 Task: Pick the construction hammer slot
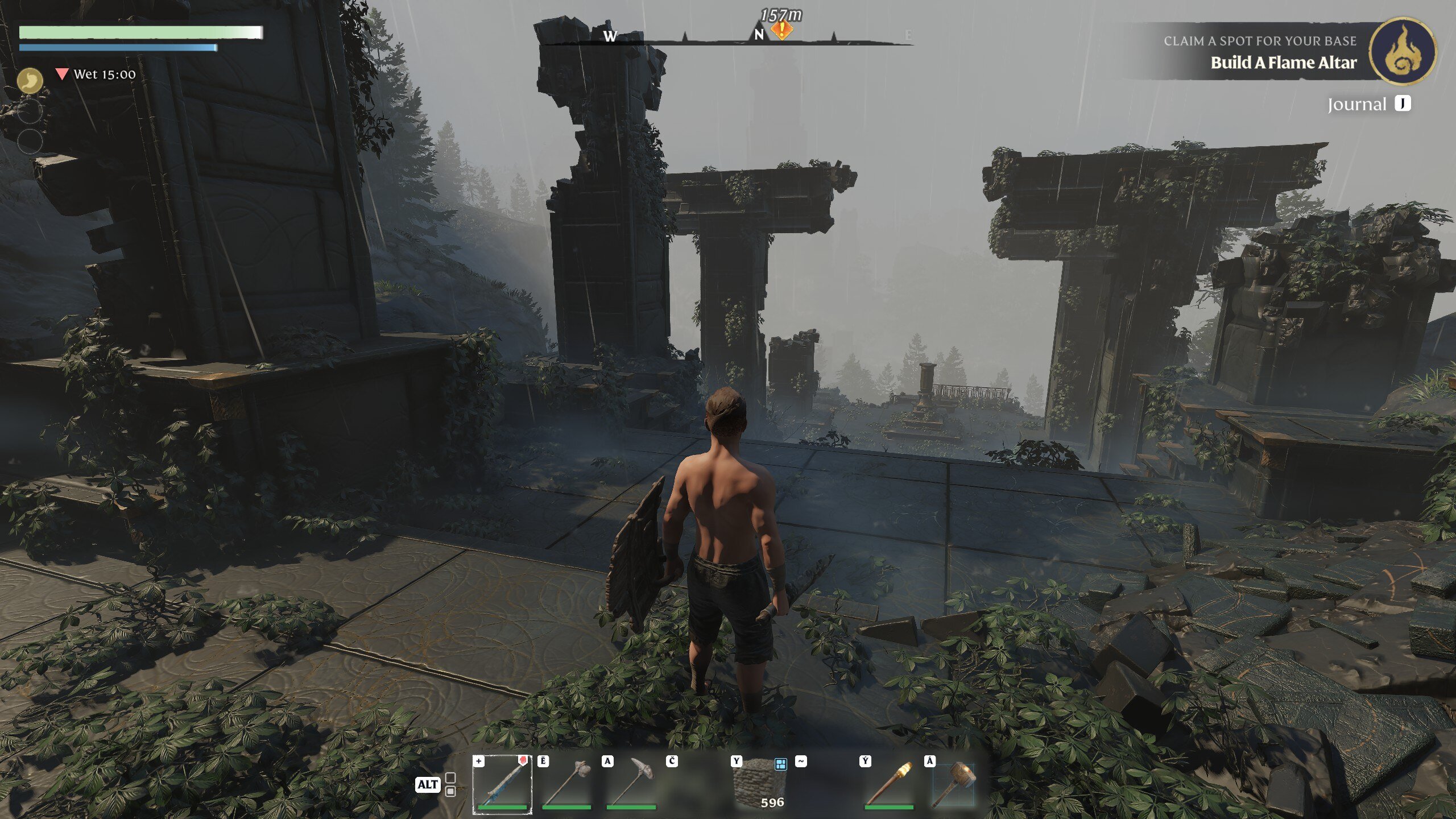[x=954, y=784]
